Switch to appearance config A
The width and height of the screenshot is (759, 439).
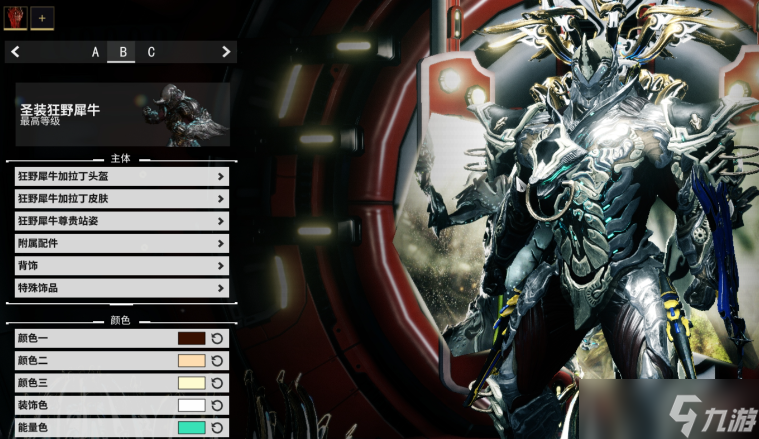coord(96,52)
